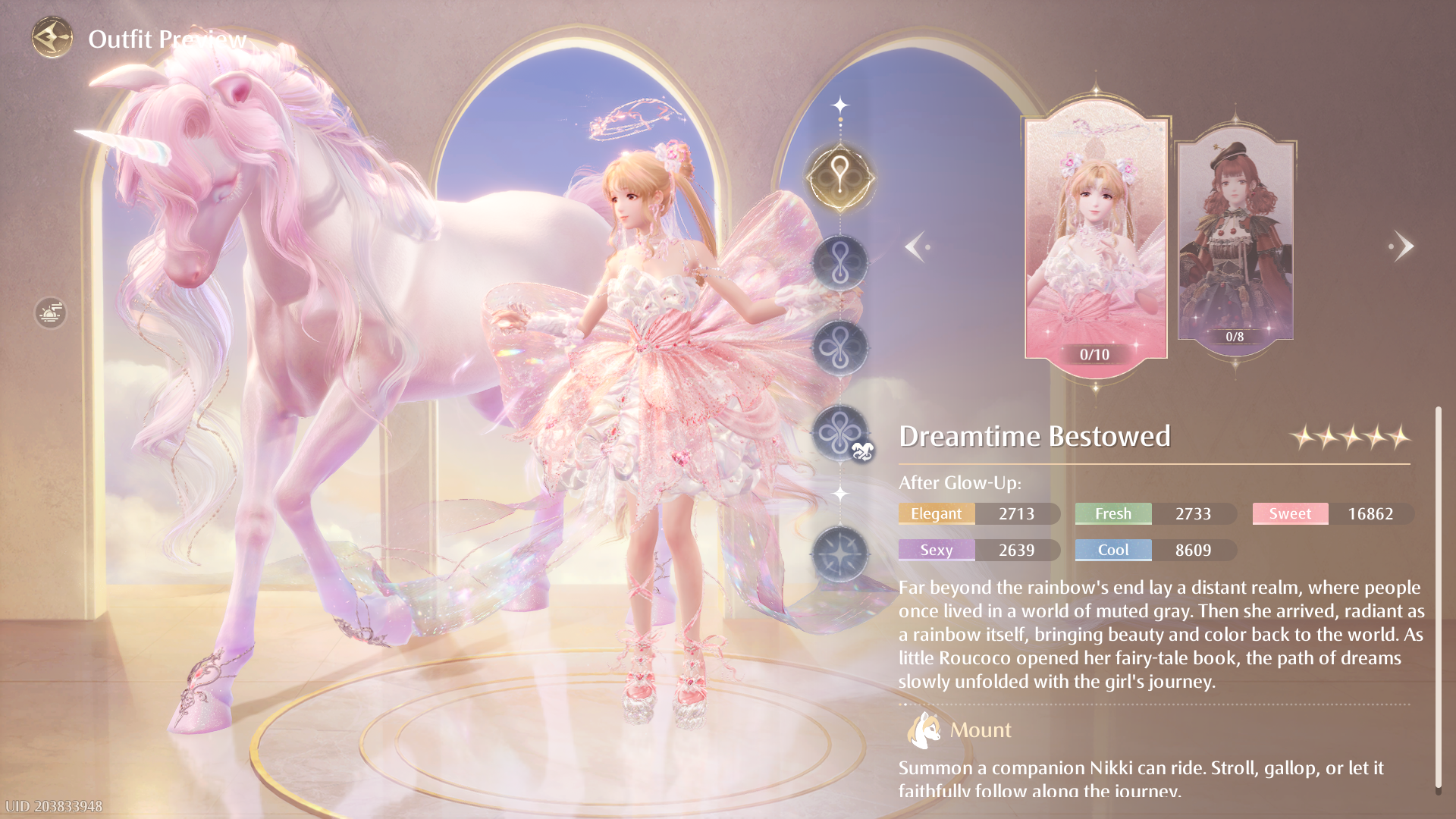Click the Mount ability unicorn icon
1456x819 pixels.
[x=924, y=730]
